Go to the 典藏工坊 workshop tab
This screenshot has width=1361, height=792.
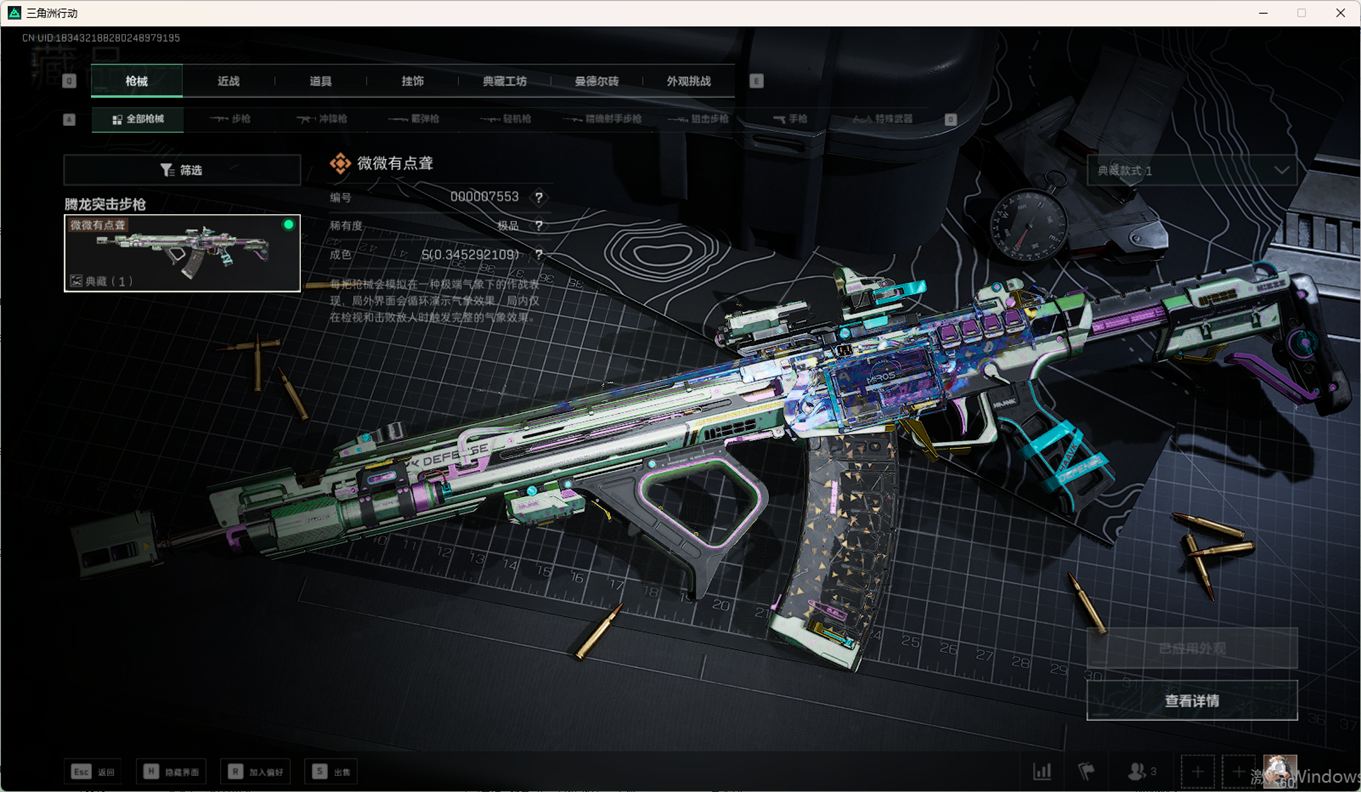tap(504, 81)
